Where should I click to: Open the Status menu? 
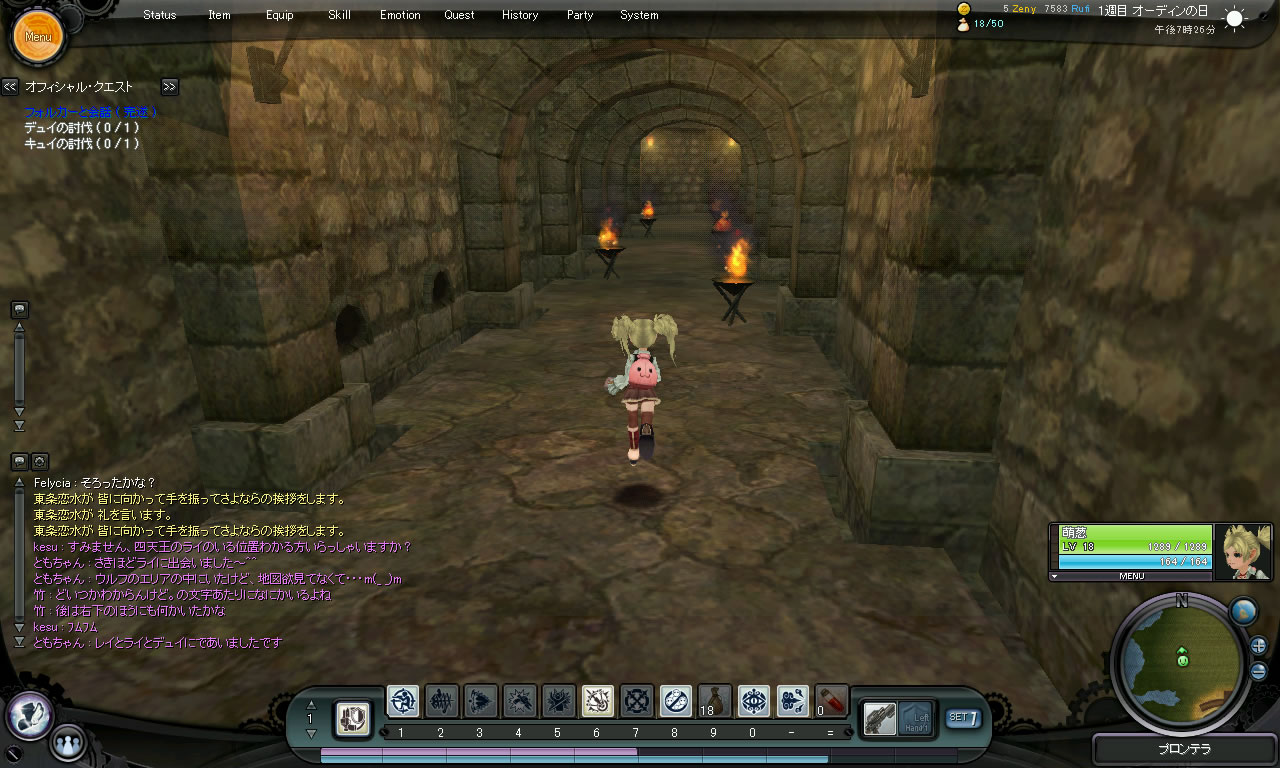pos(159,15)
